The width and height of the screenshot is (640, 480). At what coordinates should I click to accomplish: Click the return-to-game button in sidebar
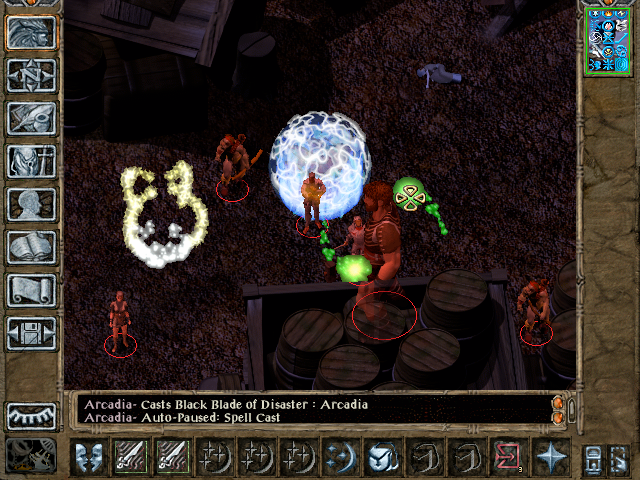click(x=32, y=32)
